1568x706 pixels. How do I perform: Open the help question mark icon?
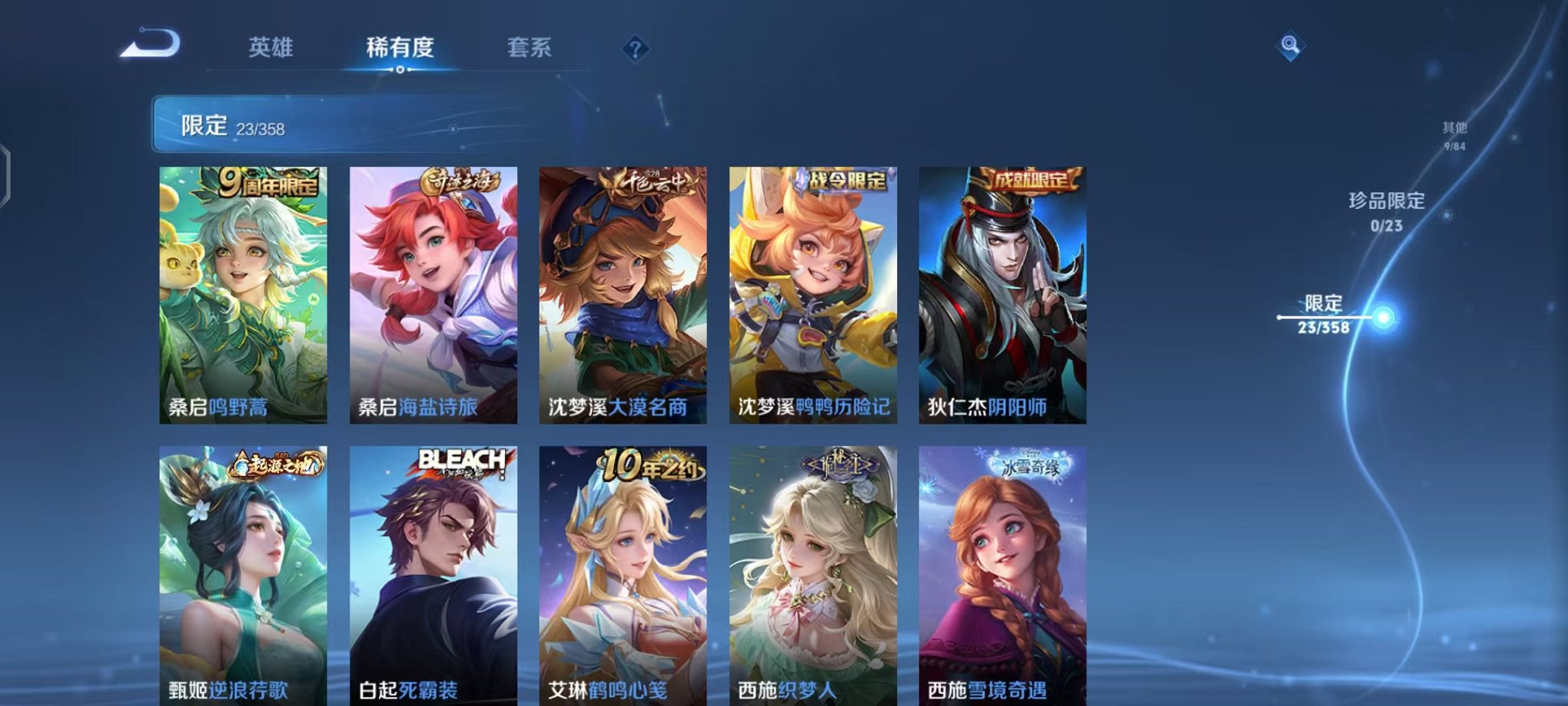[x=632, y=48]
